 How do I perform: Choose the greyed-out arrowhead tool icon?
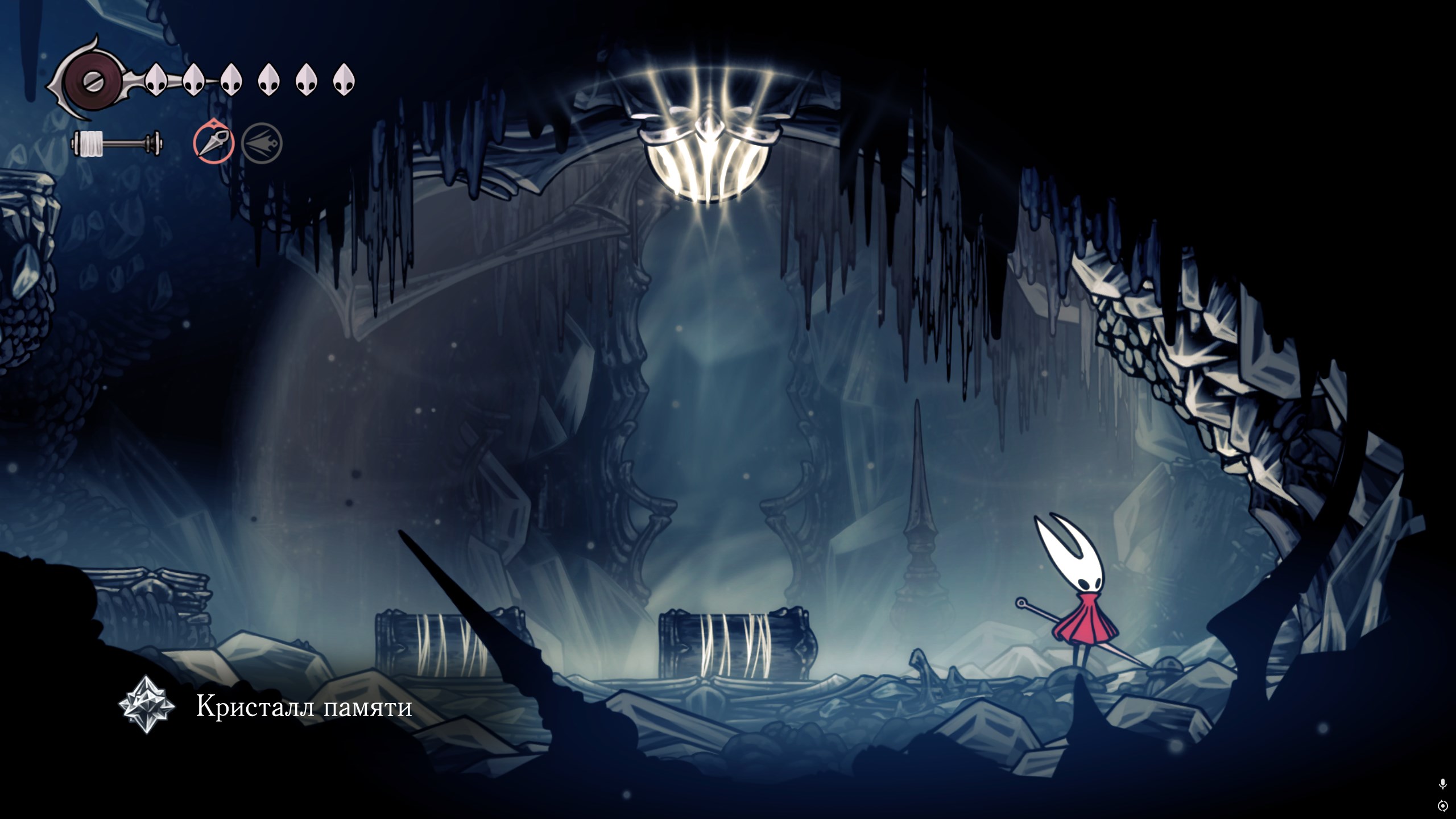tap(262, 142)
